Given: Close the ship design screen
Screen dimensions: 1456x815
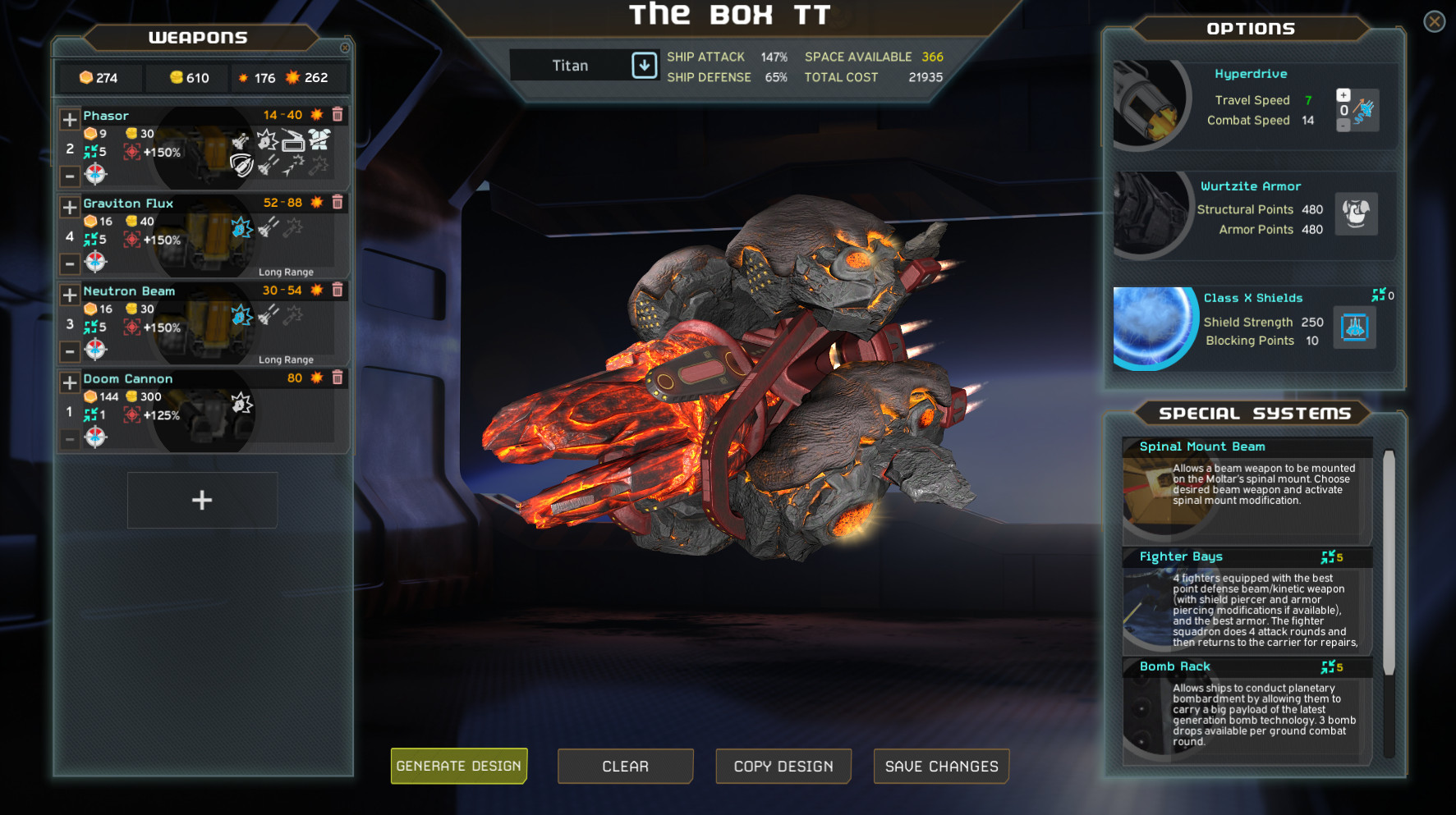Looking at the screenshot, I should [1434, 21].
